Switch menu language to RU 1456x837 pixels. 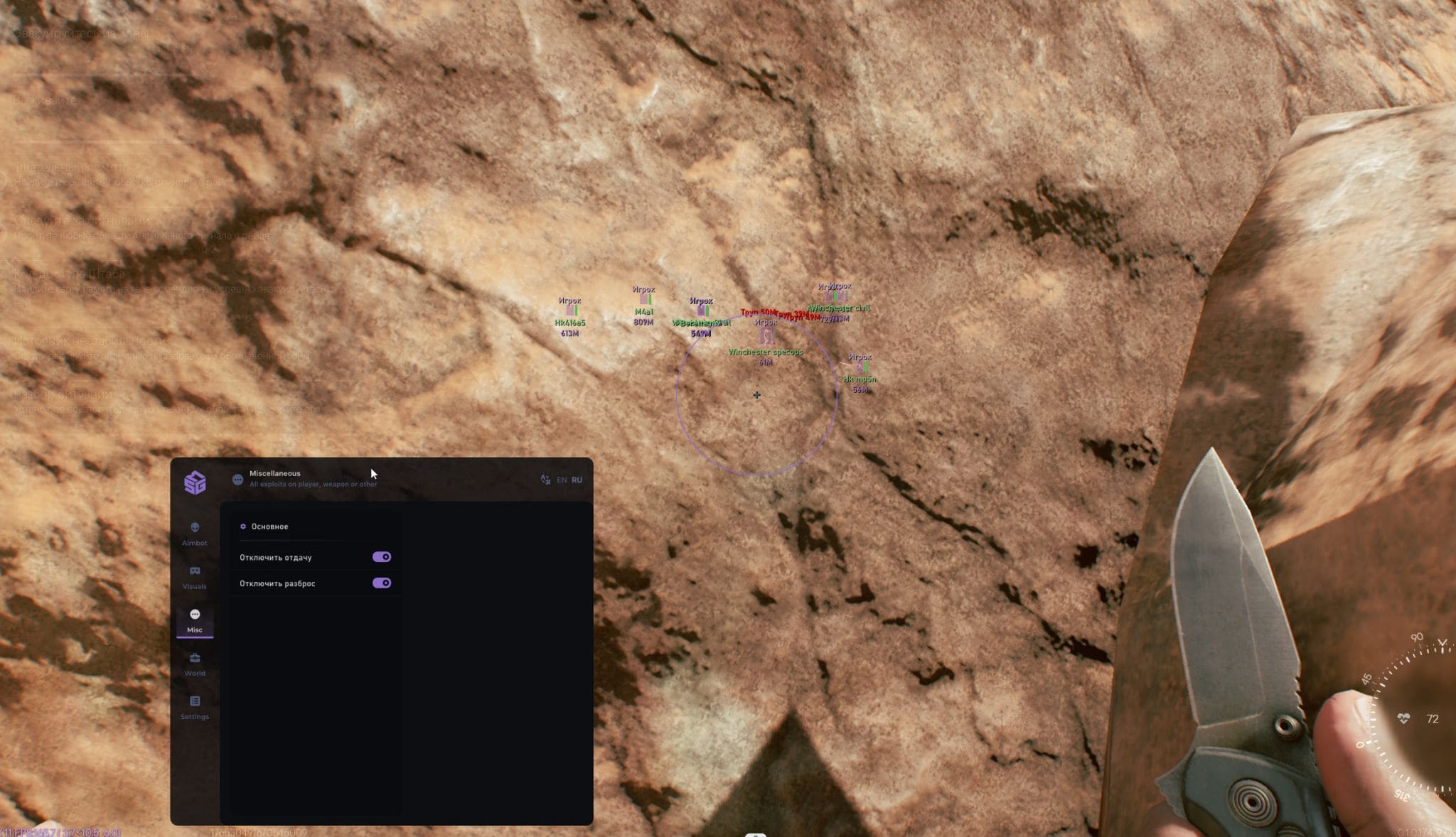tap(577, 480)
